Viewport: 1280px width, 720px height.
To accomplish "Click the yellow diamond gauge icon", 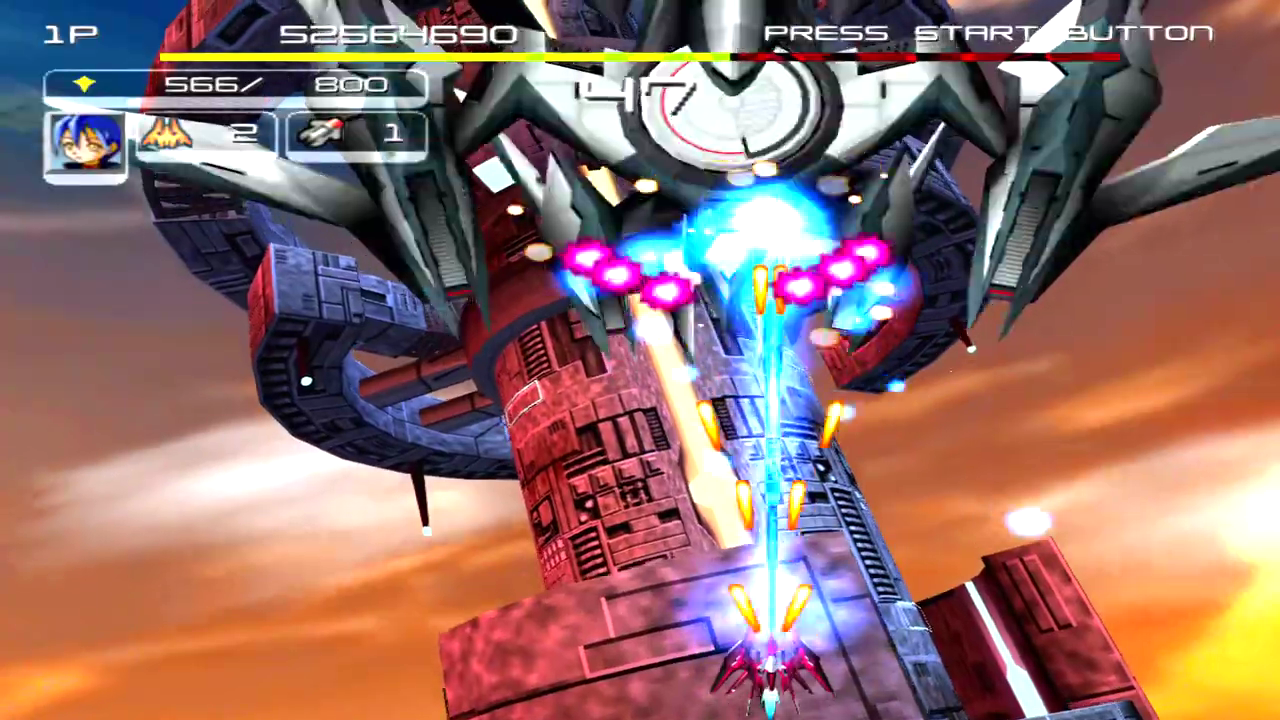I will (x=85, y=84).
